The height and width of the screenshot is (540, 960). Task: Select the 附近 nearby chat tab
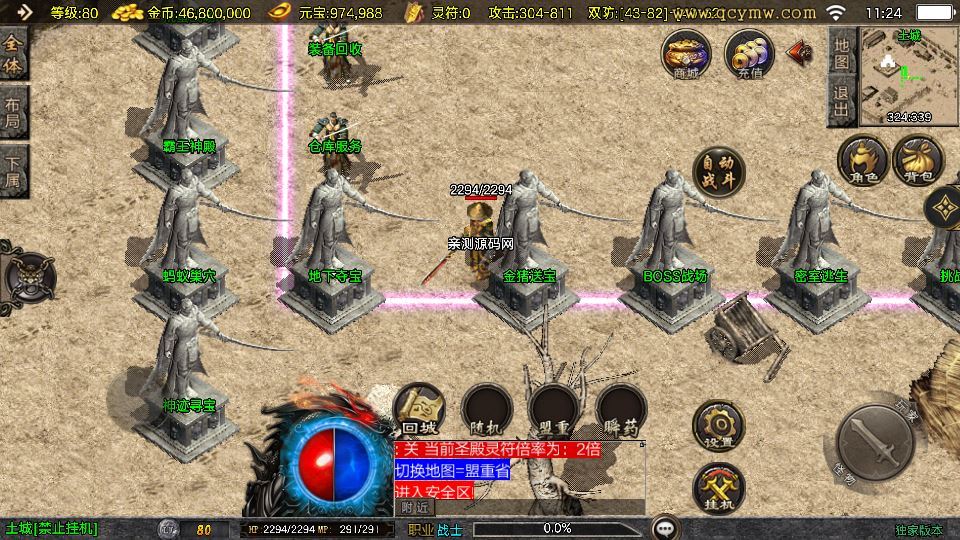(415, 507)
